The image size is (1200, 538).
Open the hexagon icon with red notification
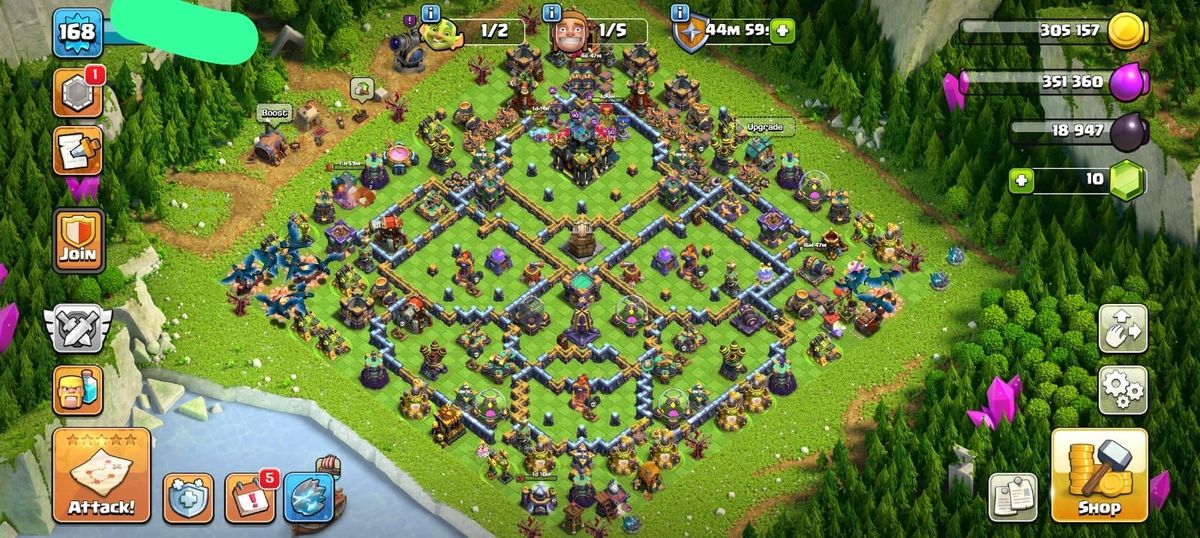[77, 95]
